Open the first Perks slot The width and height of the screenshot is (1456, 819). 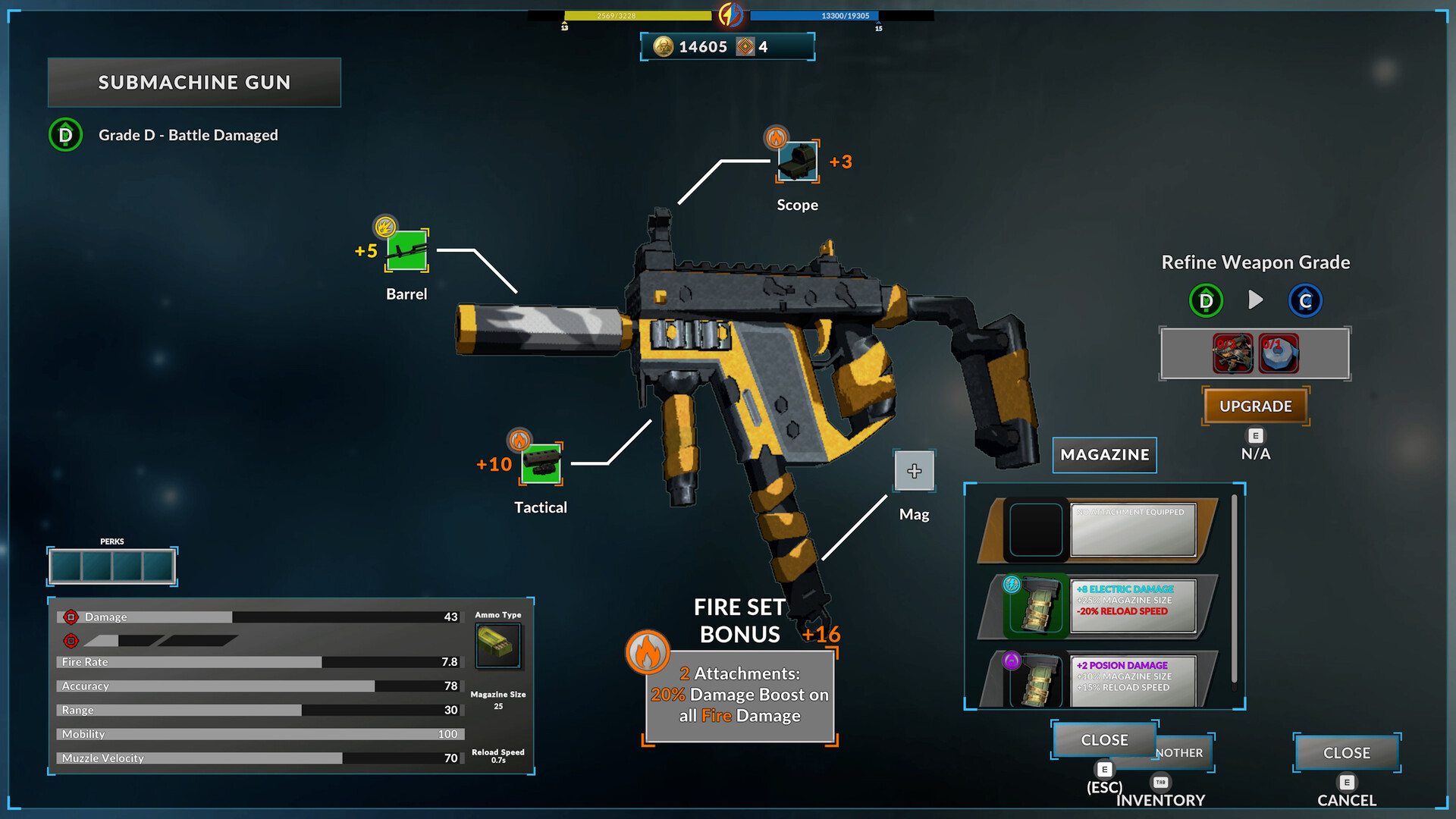64,564
